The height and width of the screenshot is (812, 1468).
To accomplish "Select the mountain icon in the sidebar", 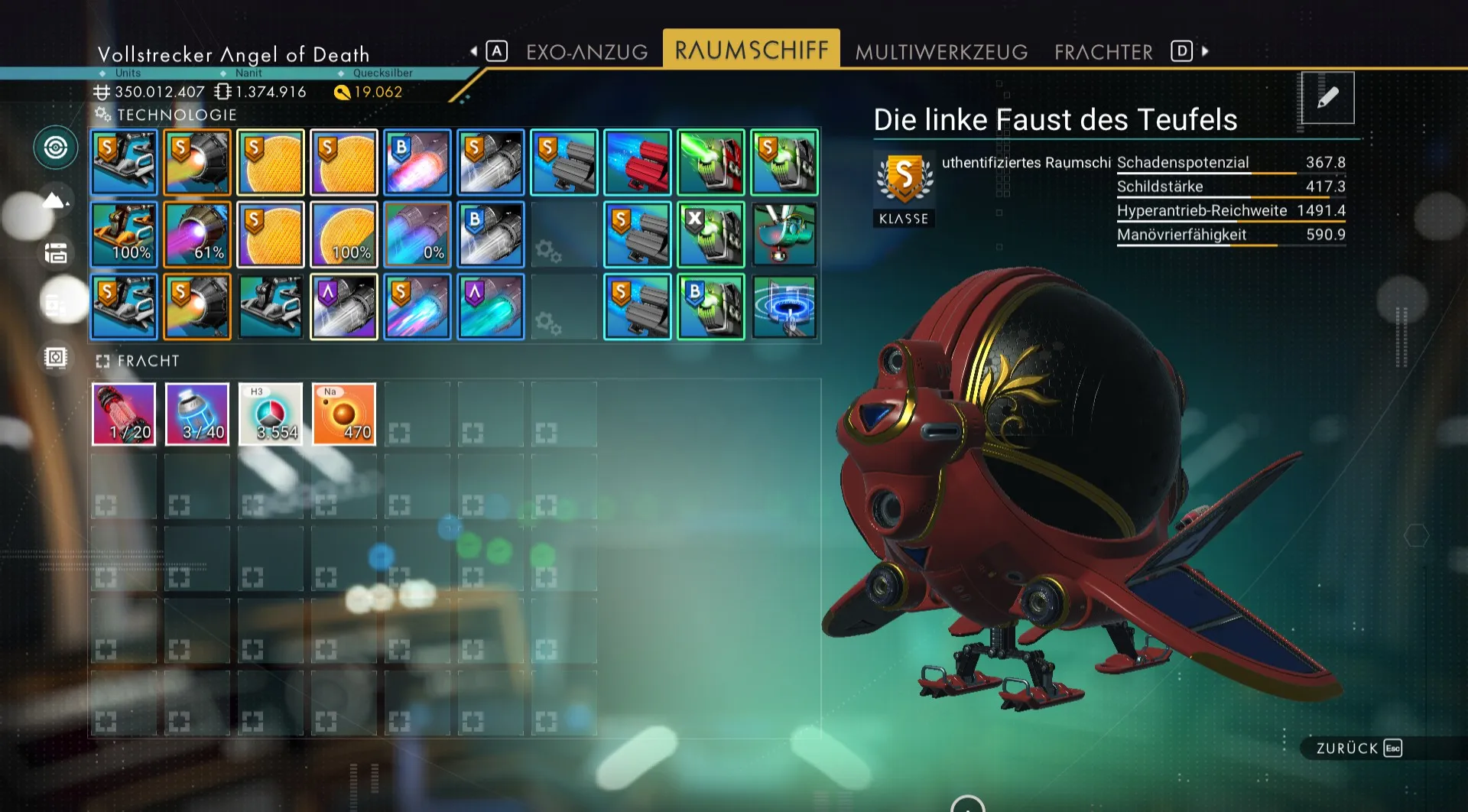I will tap(55, 200).
